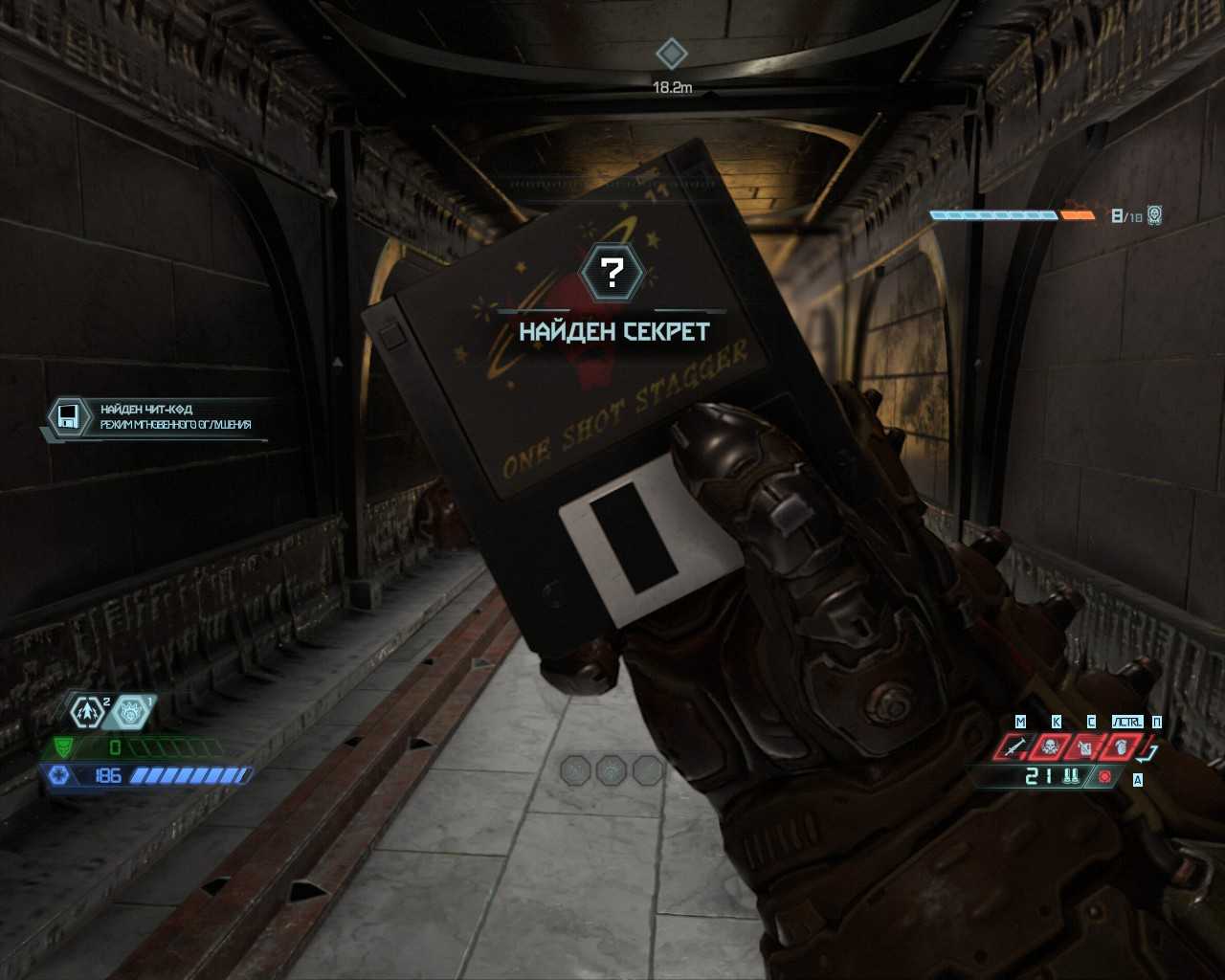
Task: Click the upward arrow rune icon
Action: pyautogui.click(x=88, y=712)
